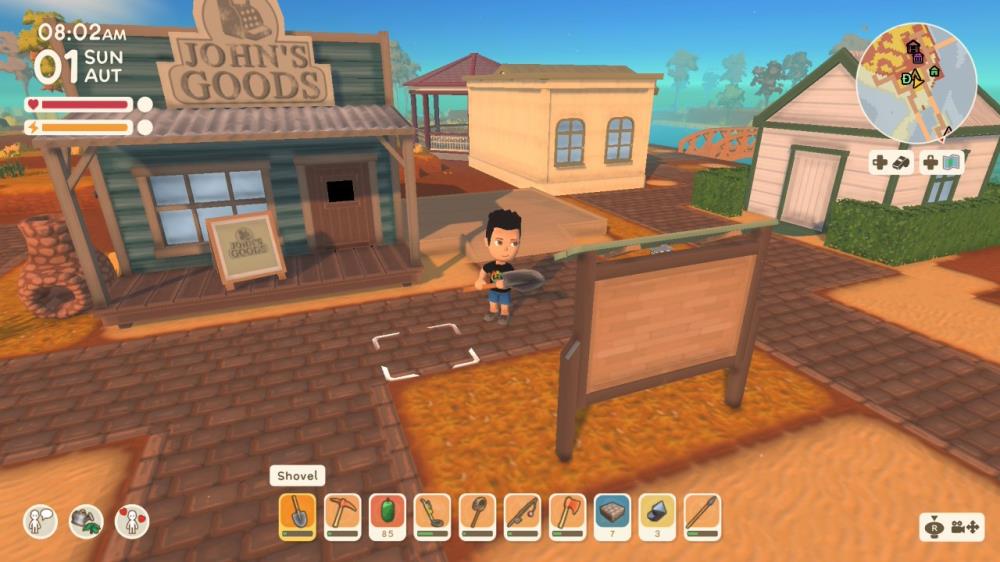Choose the green pepper stack of 85
This screenshot has width=1000, height=562.
pyautogui.click(x=388, y=515)
